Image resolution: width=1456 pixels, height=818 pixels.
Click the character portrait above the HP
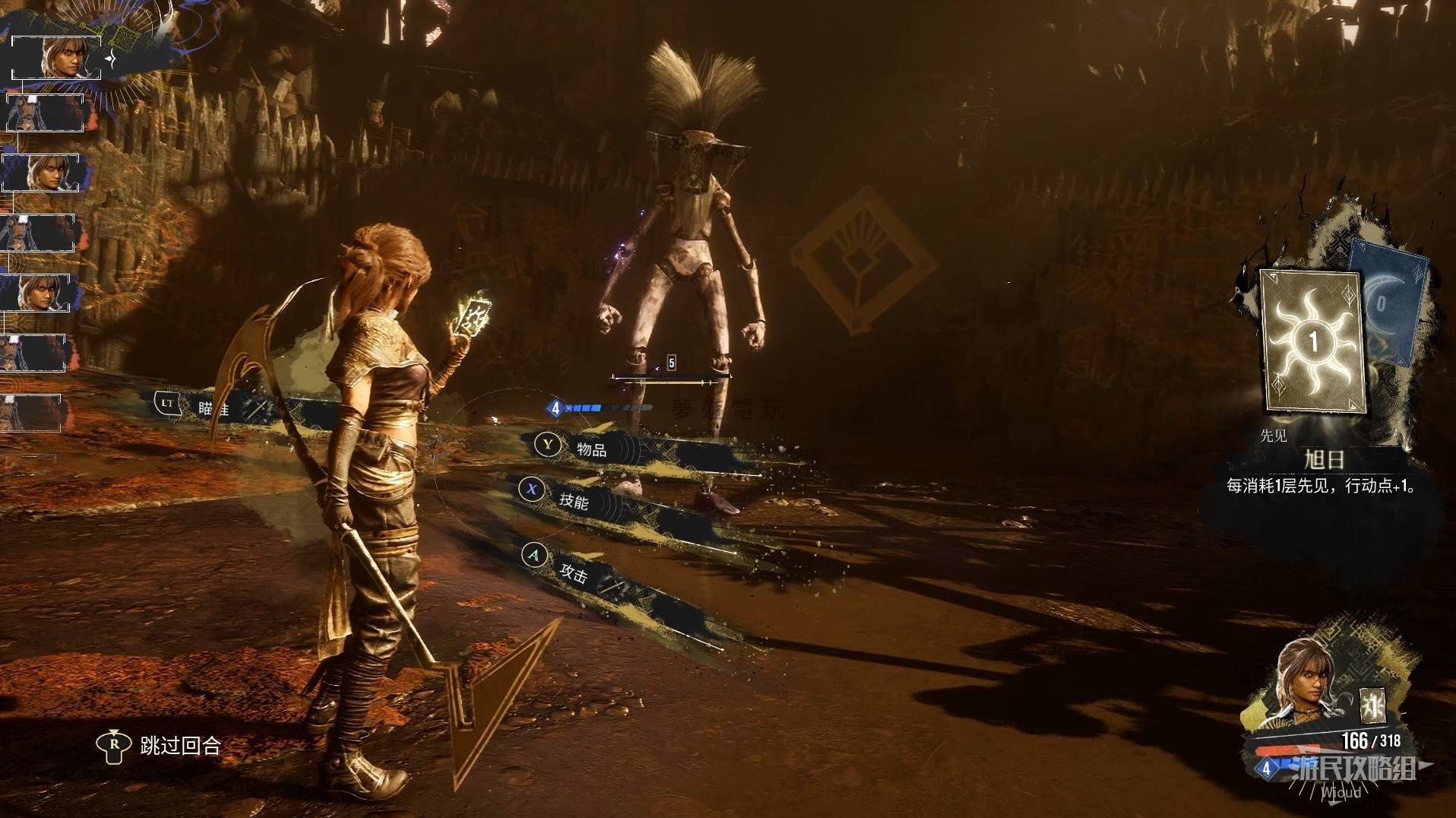click(x=1307, y=682)
